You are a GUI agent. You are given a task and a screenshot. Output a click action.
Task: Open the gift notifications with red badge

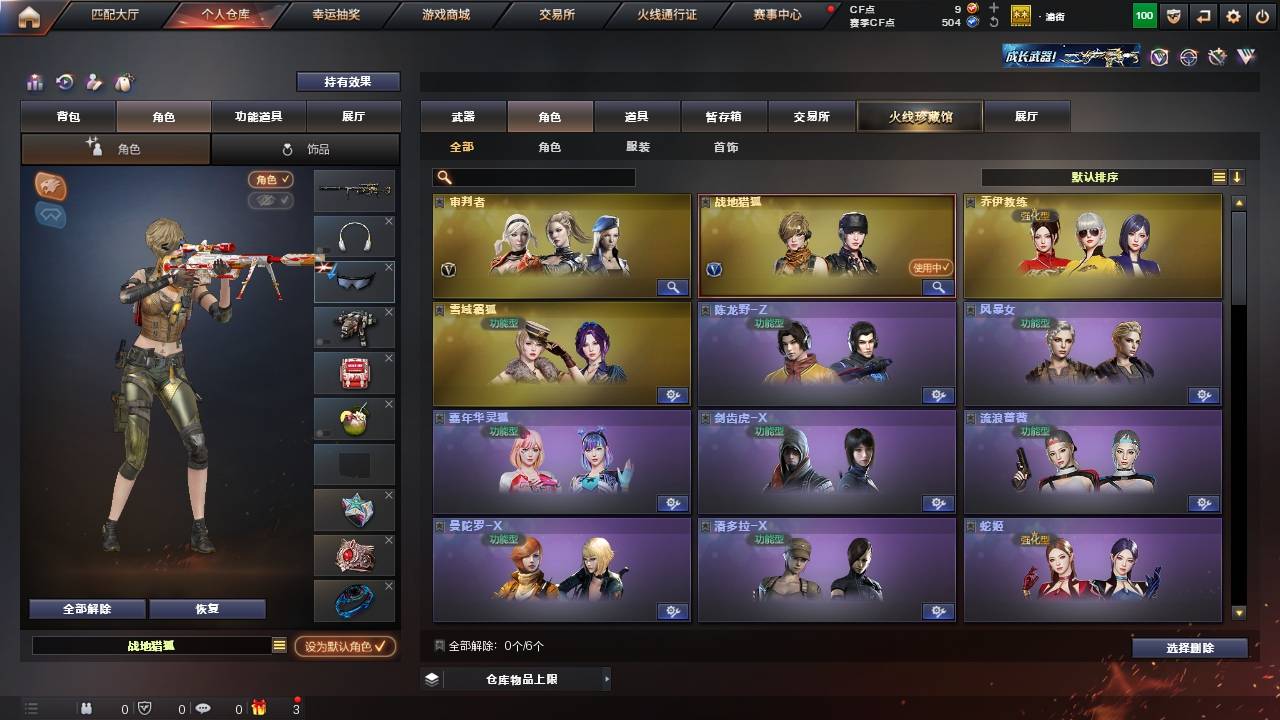260,708
